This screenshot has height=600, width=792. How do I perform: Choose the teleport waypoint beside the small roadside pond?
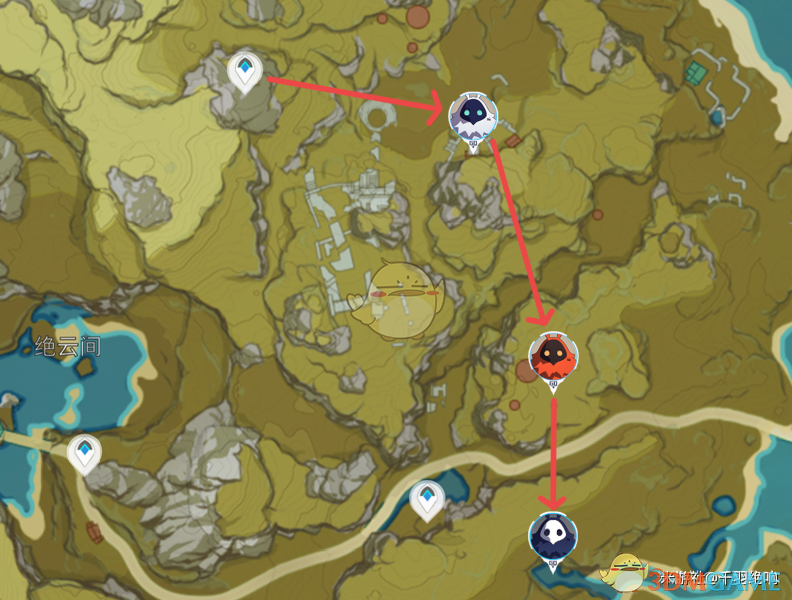(x=427, y=499)
